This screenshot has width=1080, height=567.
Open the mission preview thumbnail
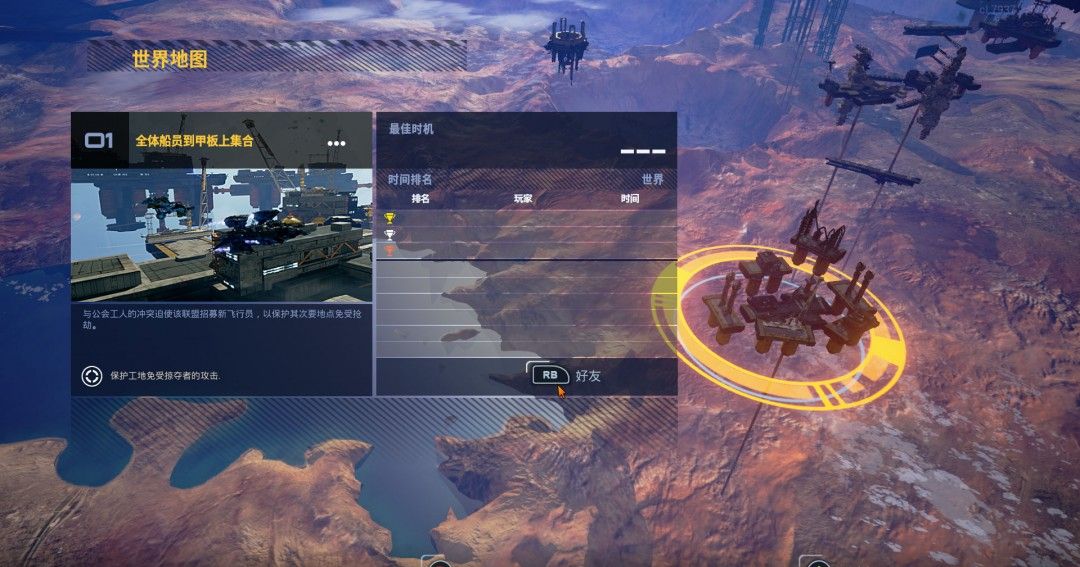tap(221, 234)
